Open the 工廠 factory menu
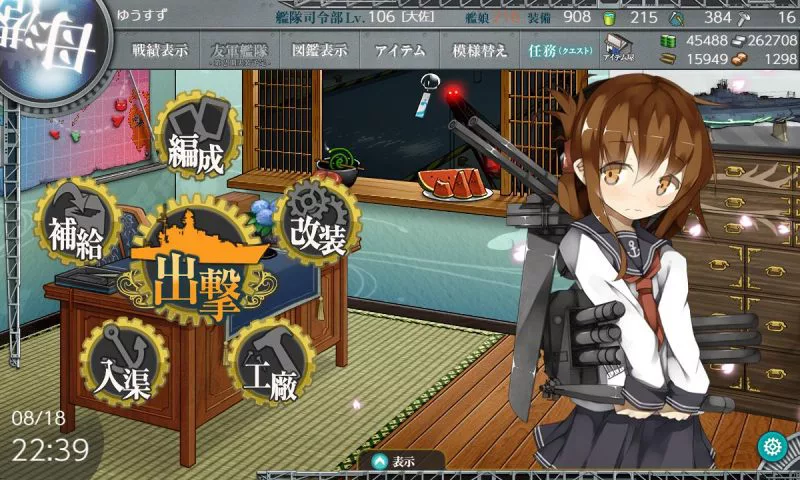Viewport: 800px width, 480px height. coord(270,365)
